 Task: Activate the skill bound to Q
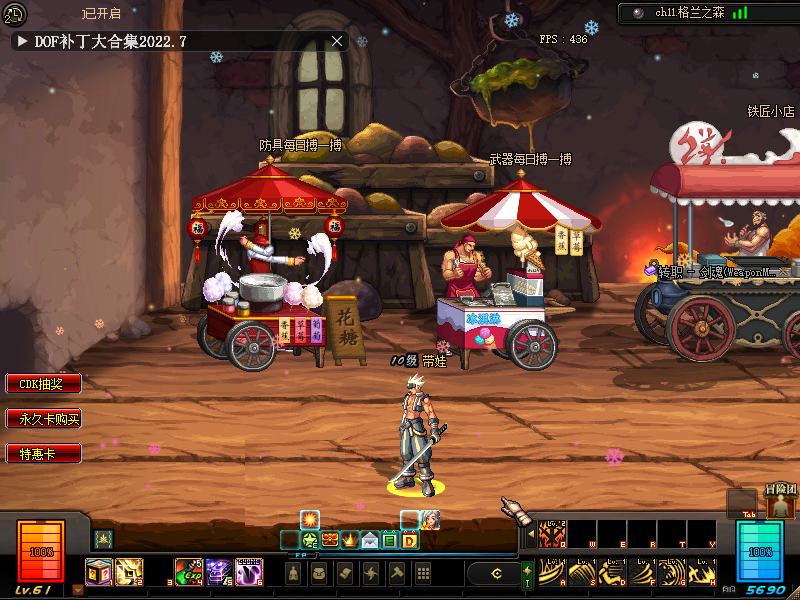(552, 534)
